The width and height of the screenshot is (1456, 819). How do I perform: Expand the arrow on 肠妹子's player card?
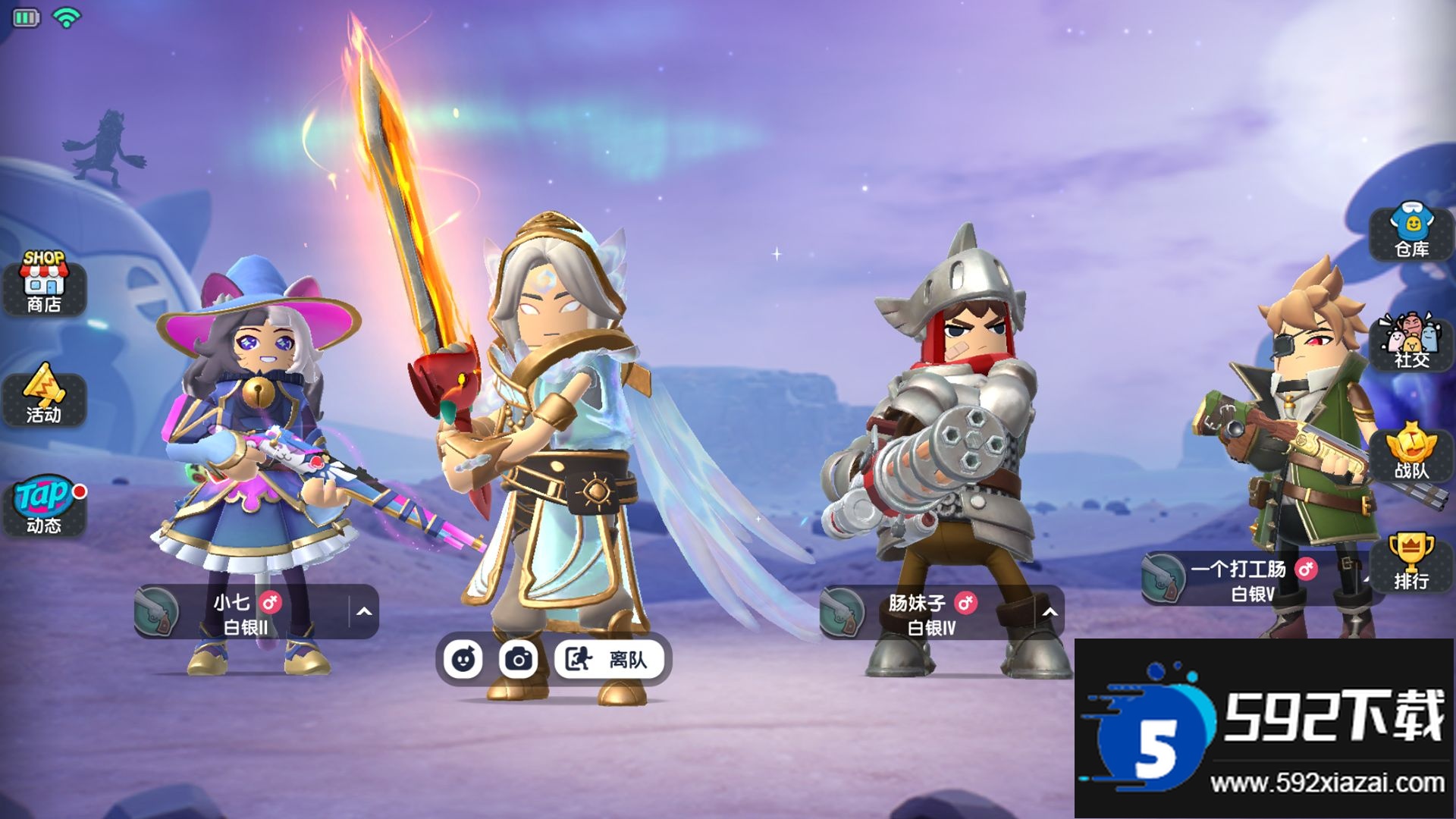coord(1050,612)
